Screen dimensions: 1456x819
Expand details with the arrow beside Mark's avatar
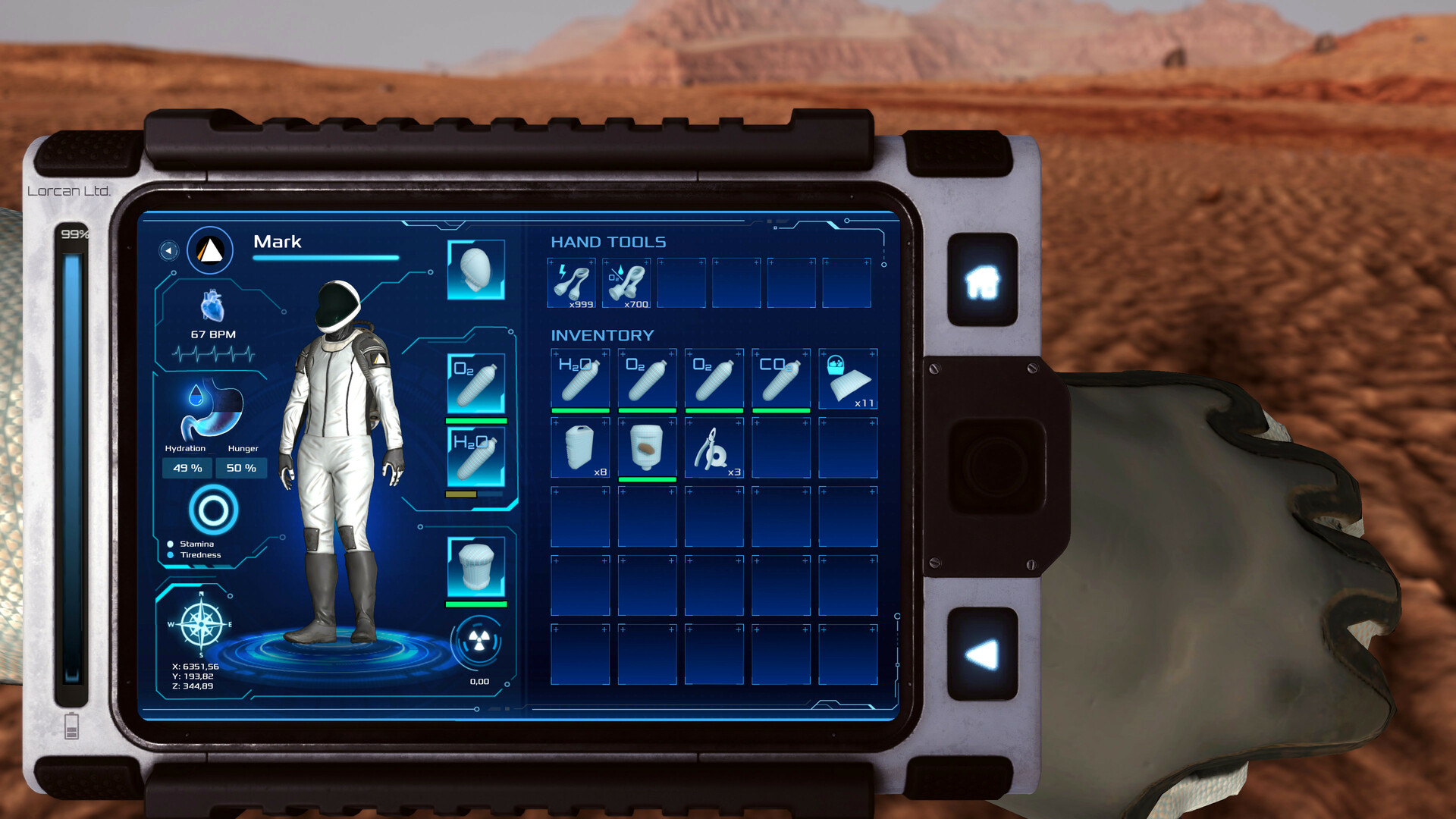[x=168, y=250]
